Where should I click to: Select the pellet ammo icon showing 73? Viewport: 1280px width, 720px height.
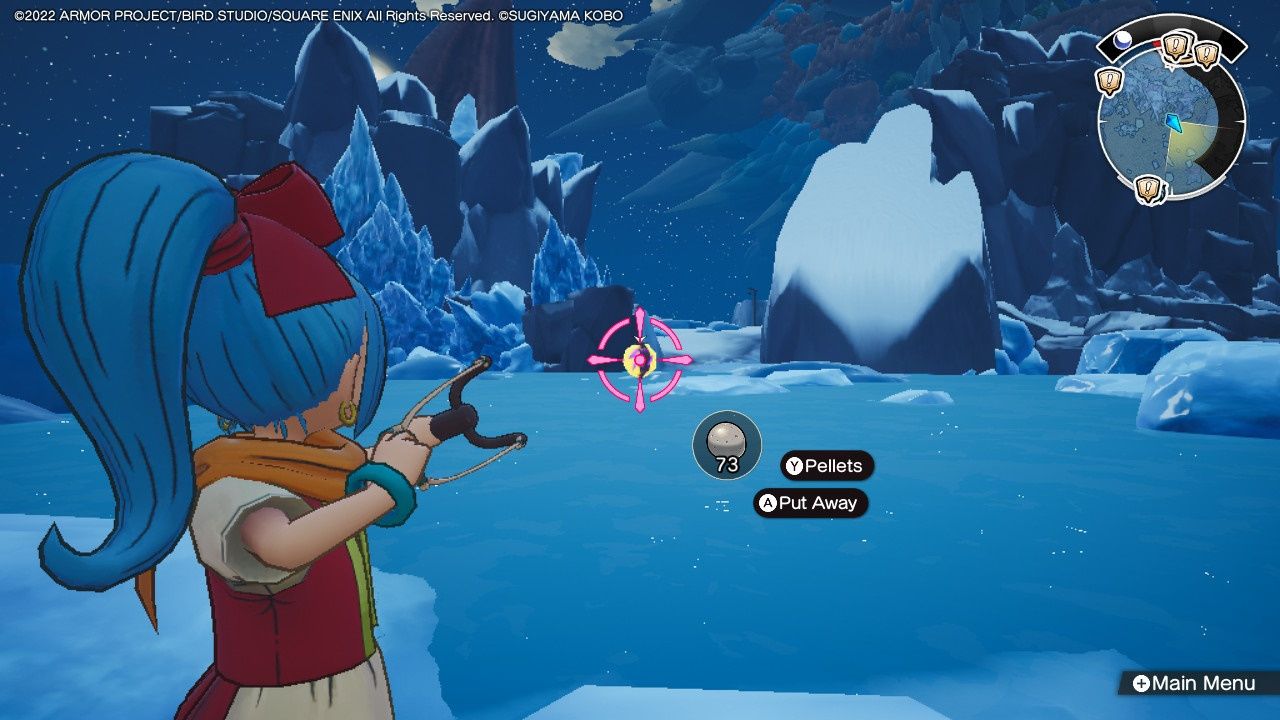[728, 445]
